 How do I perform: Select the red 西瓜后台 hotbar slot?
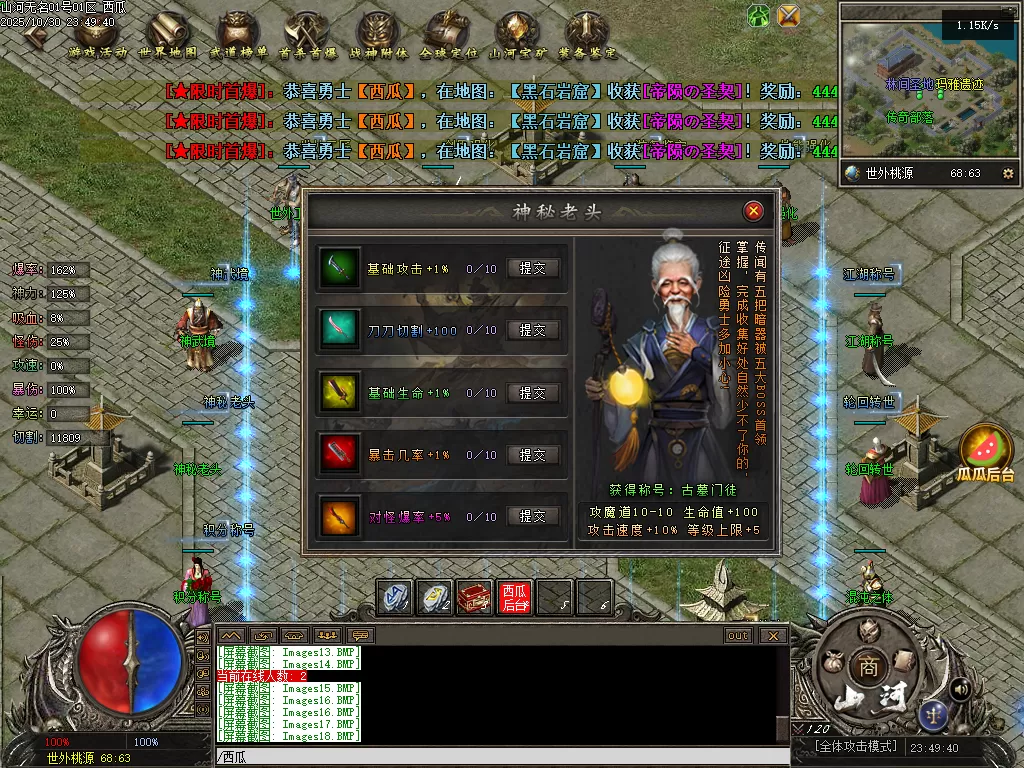coord(515,597)
